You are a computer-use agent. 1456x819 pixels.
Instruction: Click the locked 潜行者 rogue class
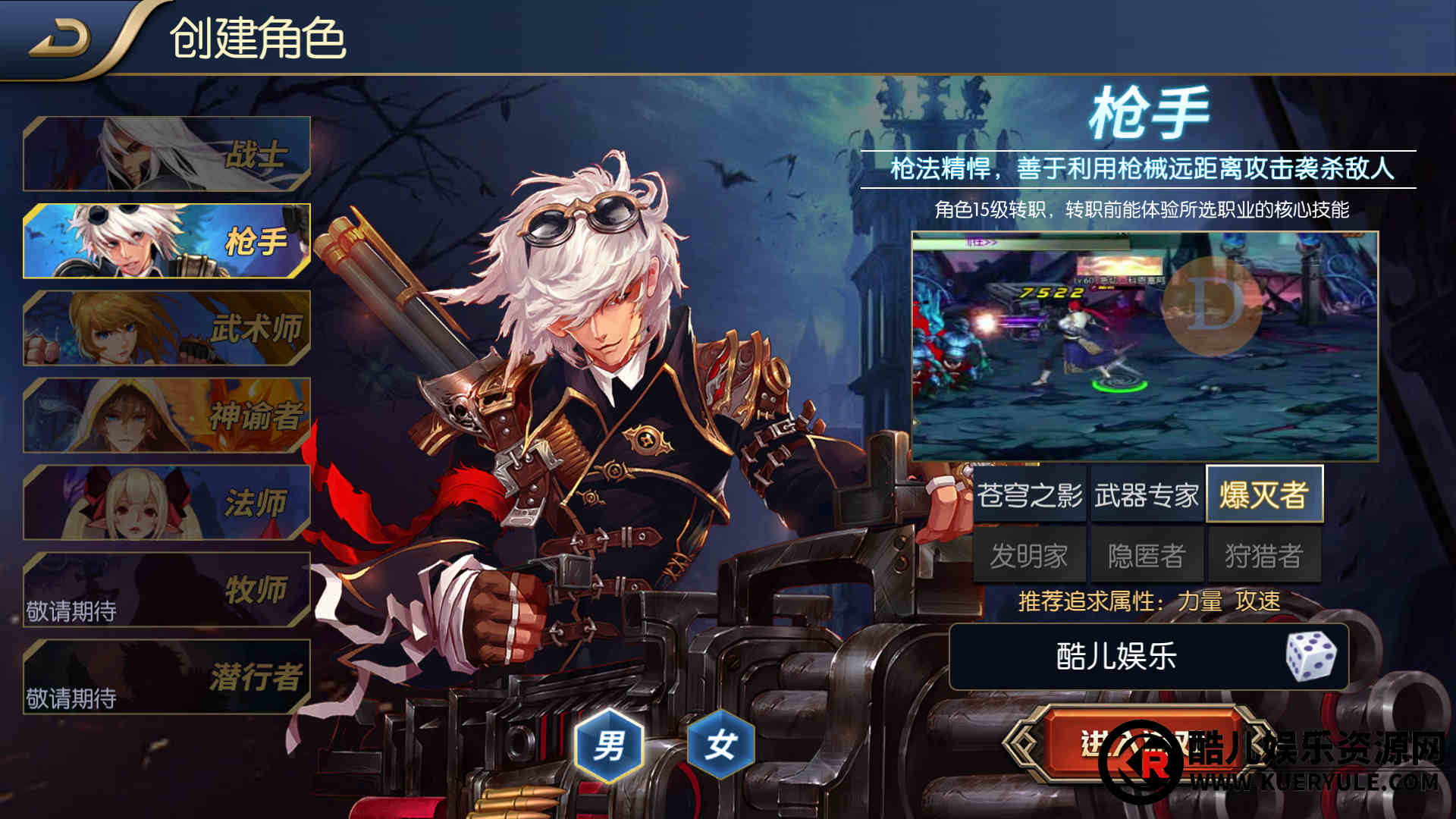pos(167,677)
